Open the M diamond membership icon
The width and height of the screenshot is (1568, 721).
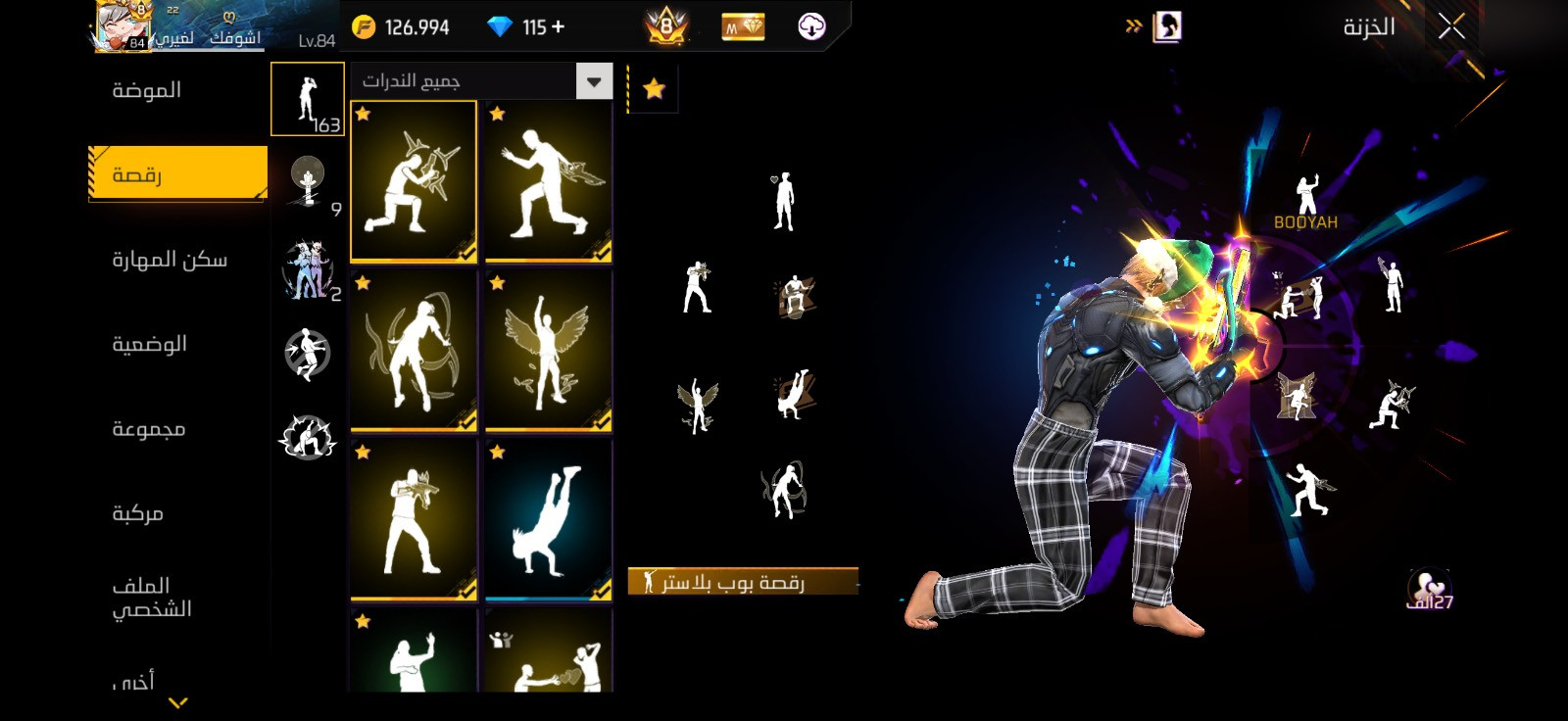[743, 27]
